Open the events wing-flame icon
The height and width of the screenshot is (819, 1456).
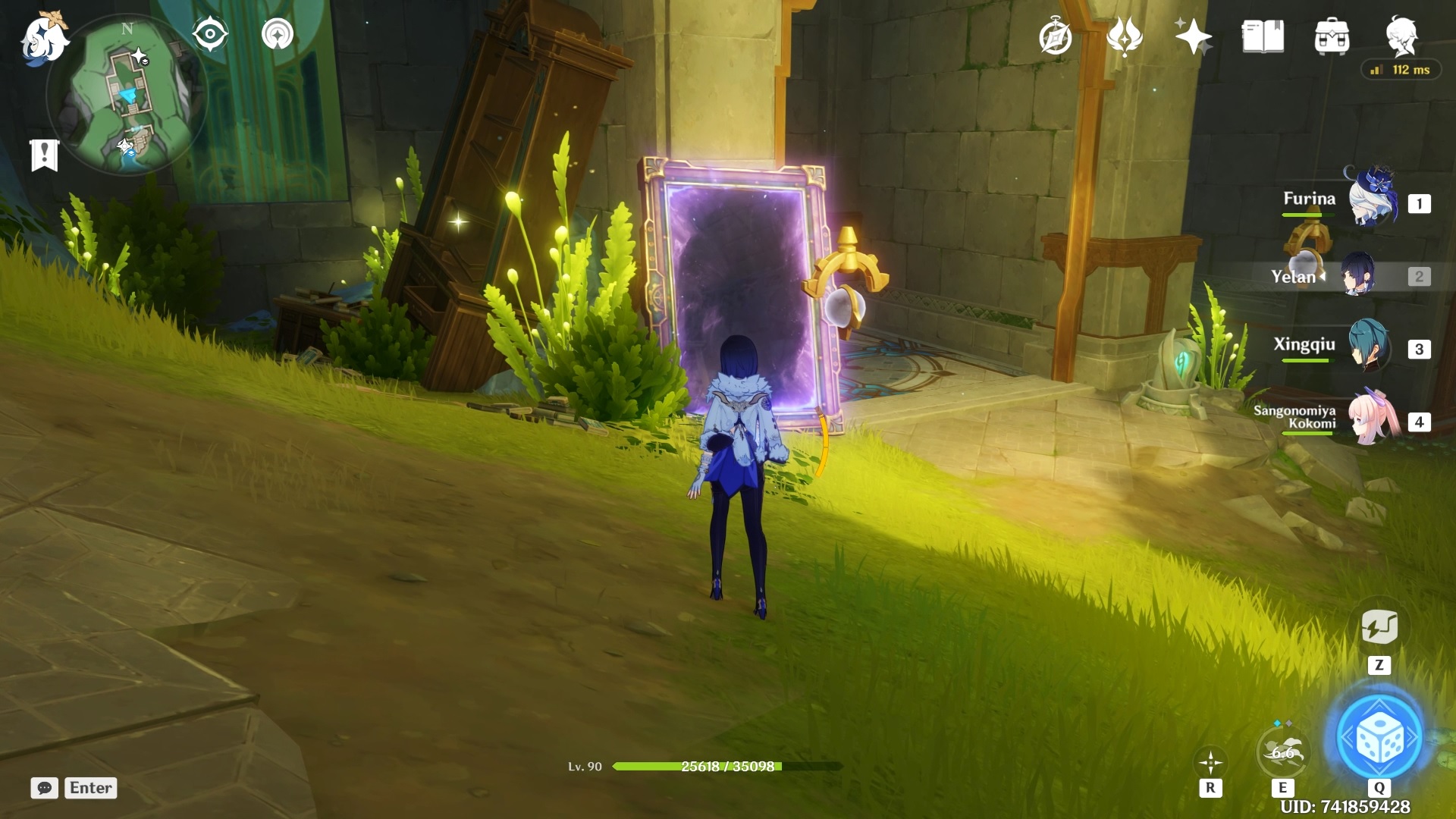1125,36
